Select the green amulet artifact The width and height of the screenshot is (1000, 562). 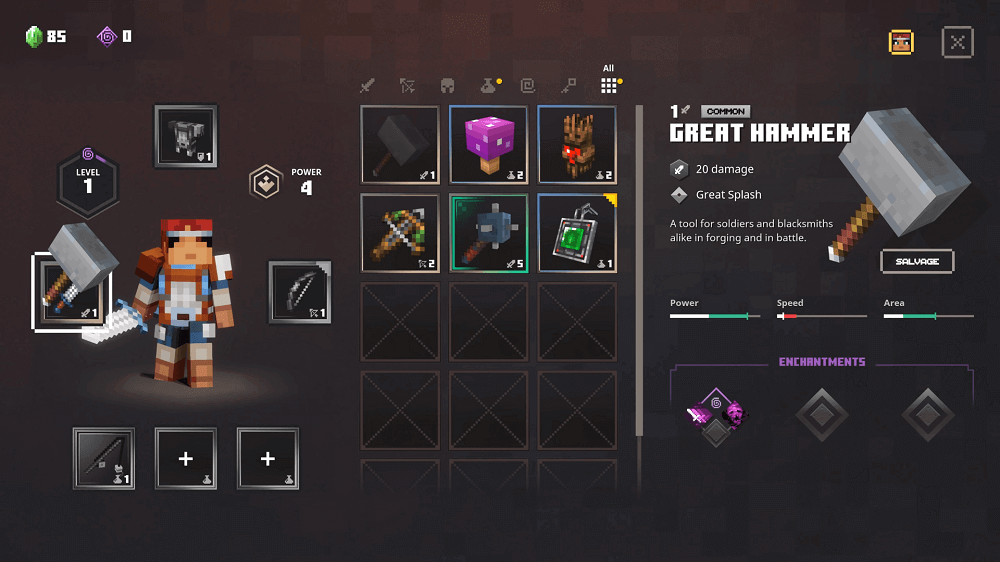[x=577, y=233]
